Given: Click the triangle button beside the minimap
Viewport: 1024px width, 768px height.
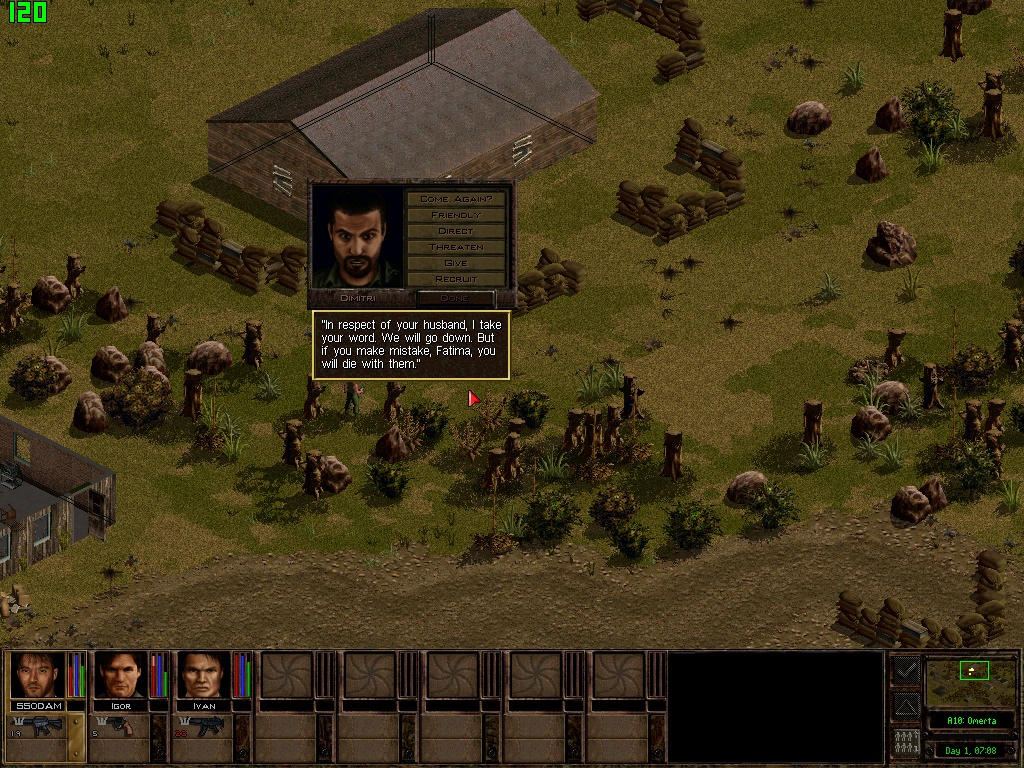Looking at the screenshot, I should (905, 707).
